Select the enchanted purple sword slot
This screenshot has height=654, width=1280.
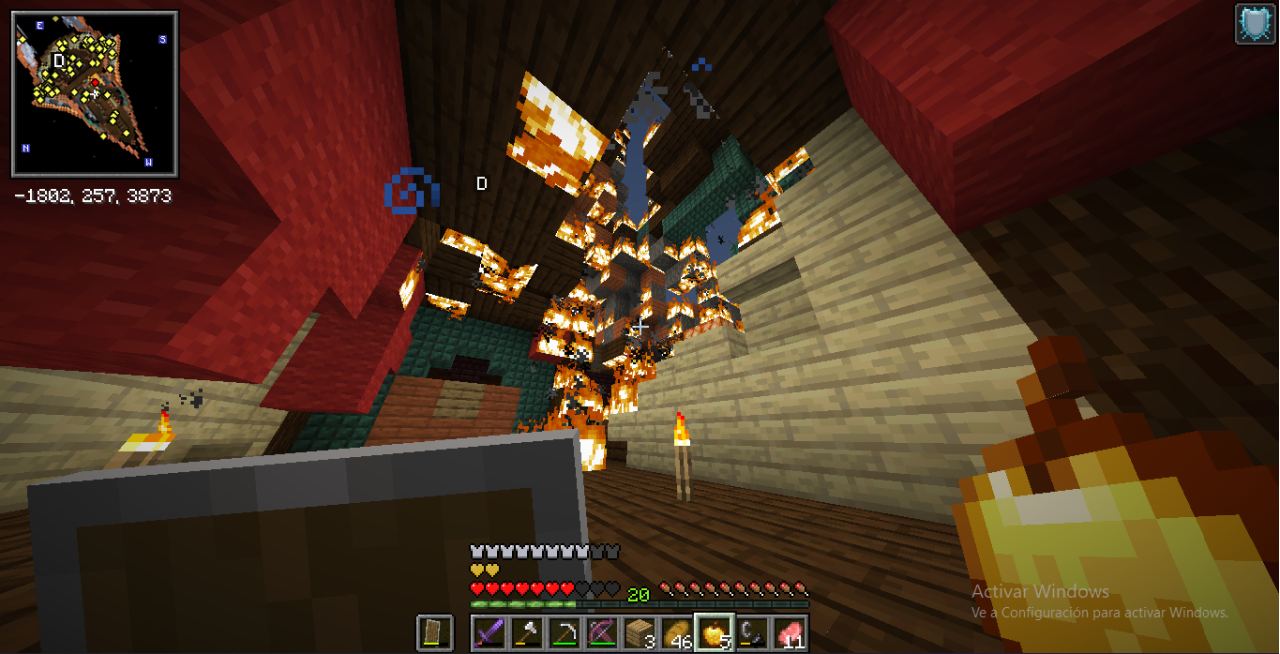(490, 633)
